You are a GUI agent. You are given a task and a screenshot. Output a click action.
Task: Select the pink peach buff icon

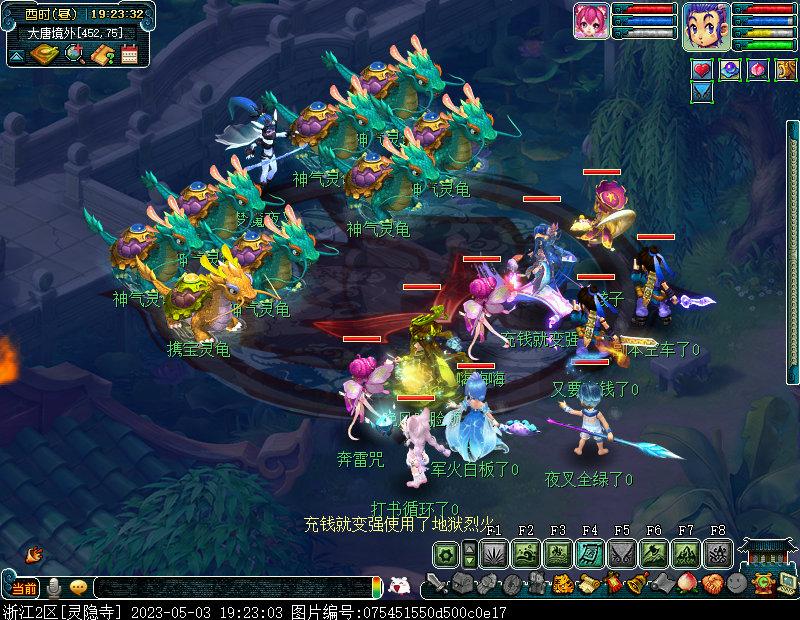(756, 69)
